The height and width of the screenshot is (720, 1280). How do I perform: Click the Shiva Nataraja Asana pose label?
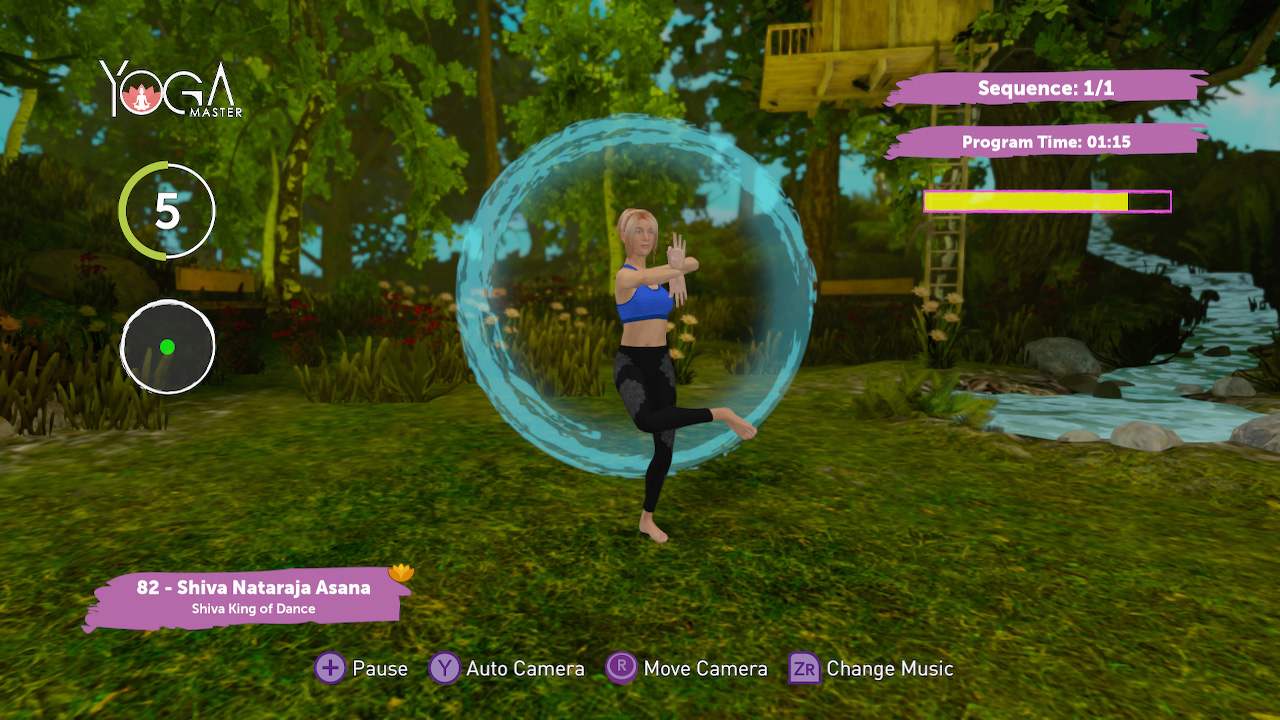tap(253, 588)
